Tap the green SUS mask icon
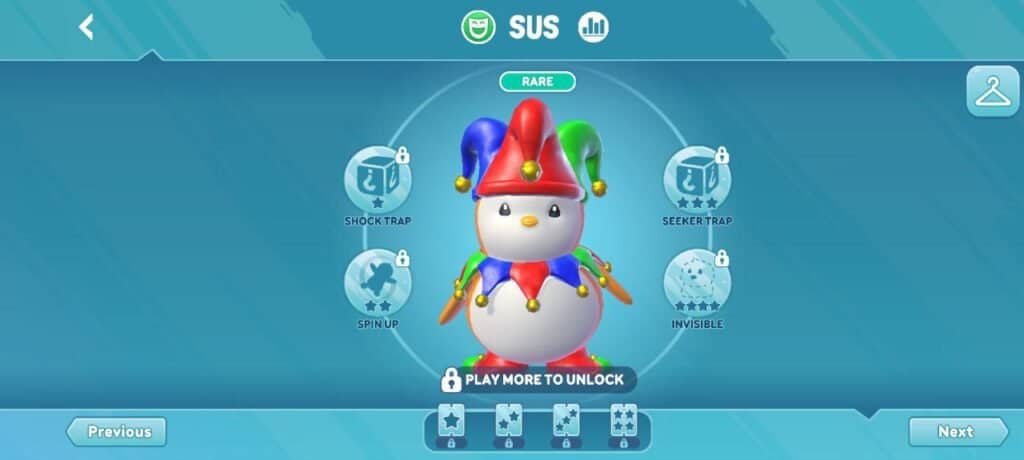The height and width of the screenshot is (460, 1024). click(478, 27)
